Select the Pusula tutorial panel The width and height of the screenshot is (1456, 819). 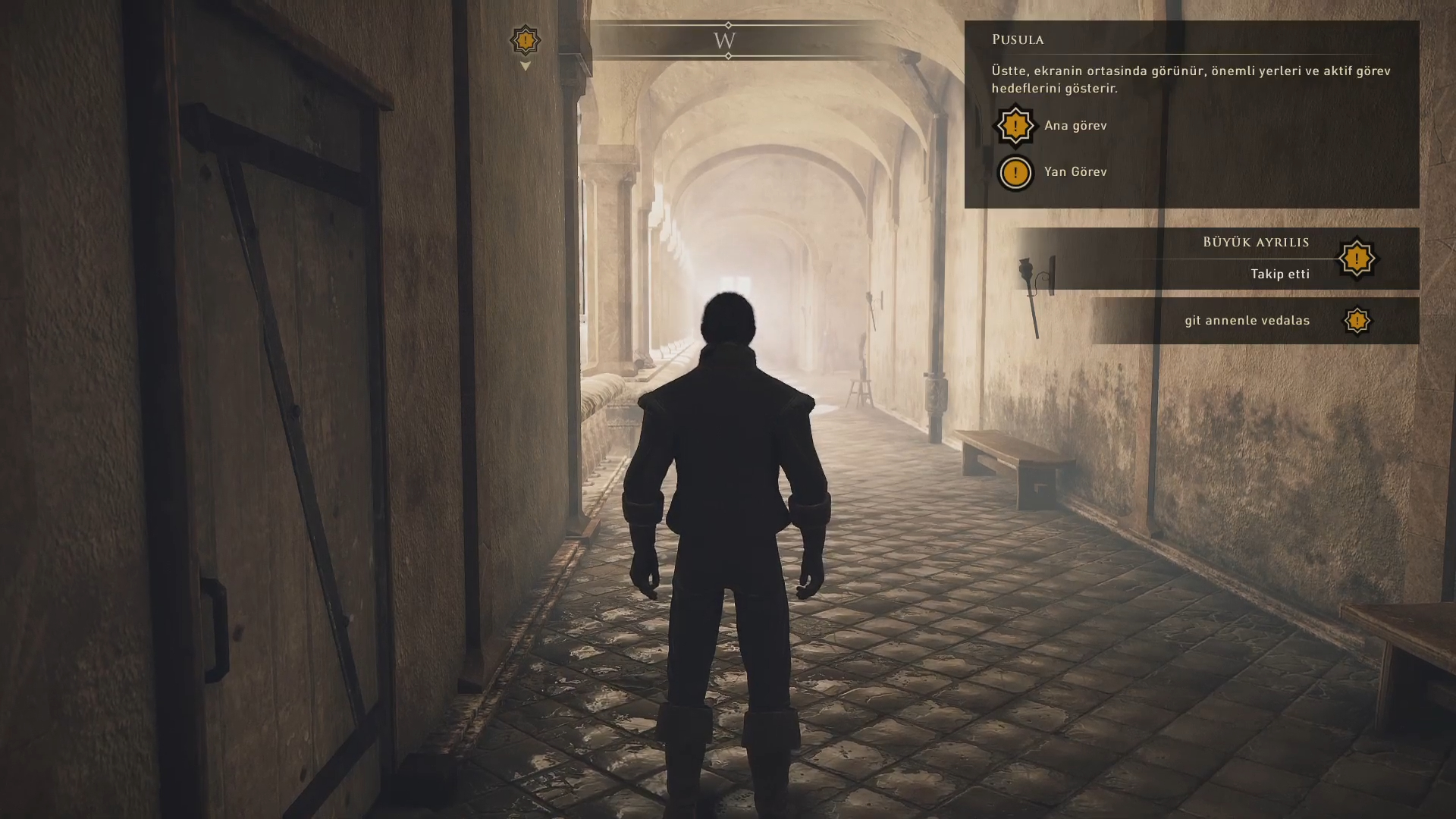point(1191,114)
